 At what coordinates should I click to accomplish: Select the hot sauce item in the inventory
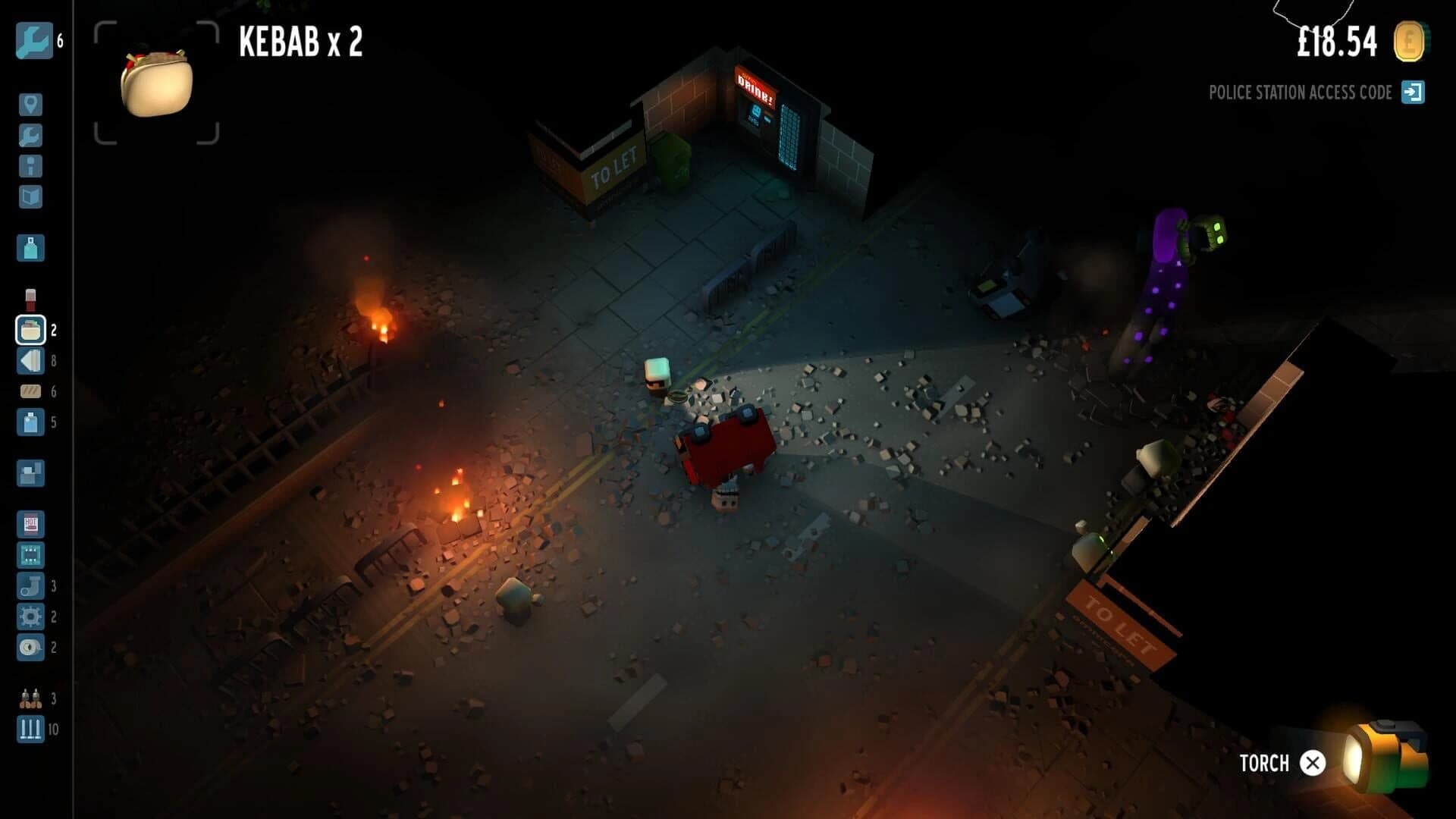pyautogui.click(x=30, y=523)
